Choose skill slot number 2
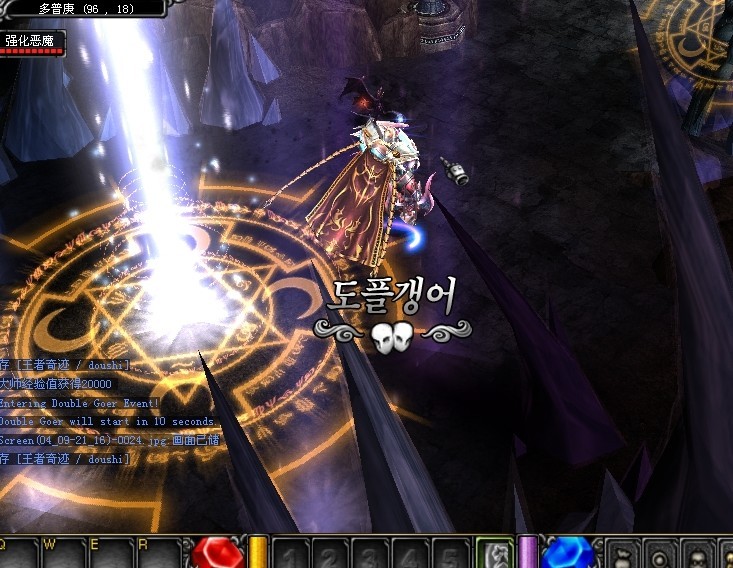This screenshot has height=568, width=733. tap(329, 554)
